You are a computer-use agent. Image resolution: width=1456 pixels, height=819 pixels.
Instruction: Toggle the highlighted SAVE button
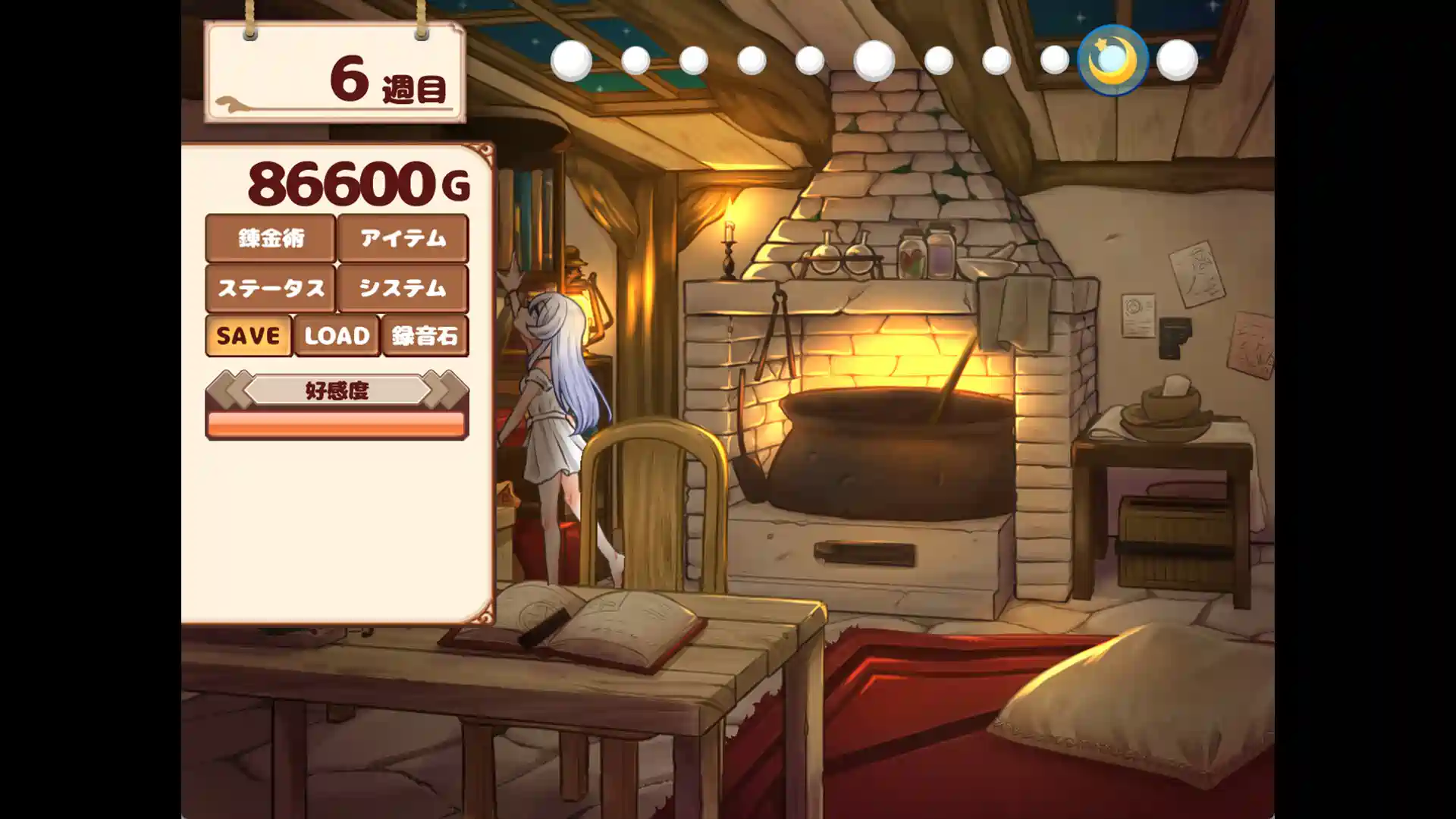[248, 336]
